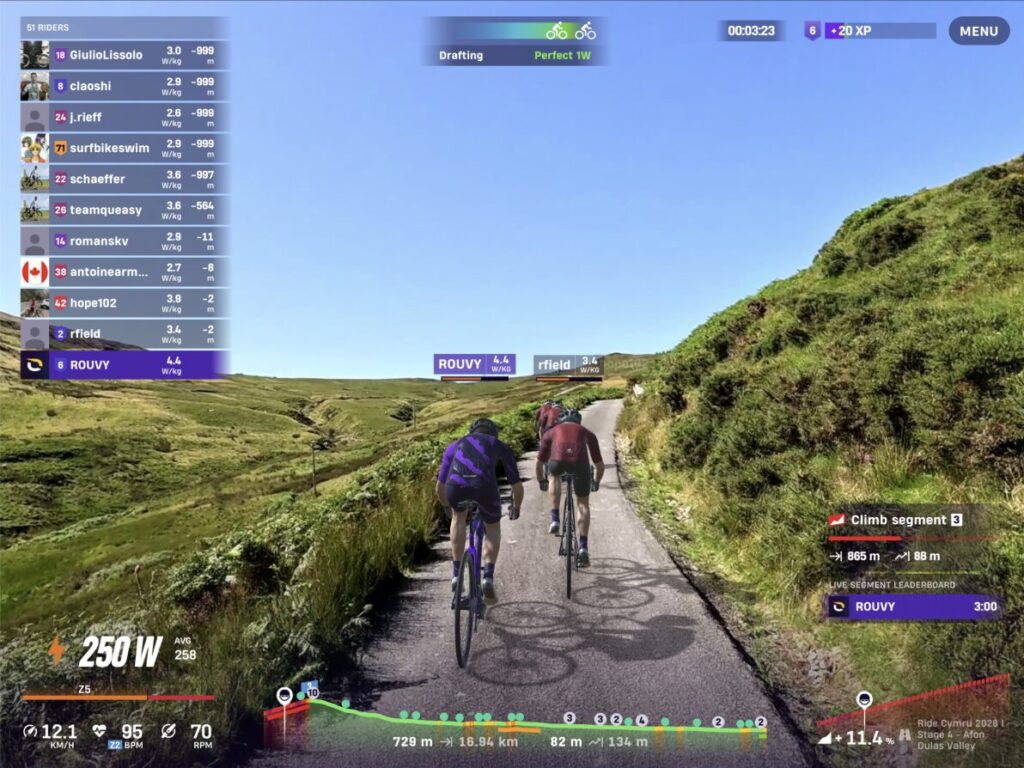
Task: Select rider GiulioLissolo in the rider list
Action: coord(124,55)
